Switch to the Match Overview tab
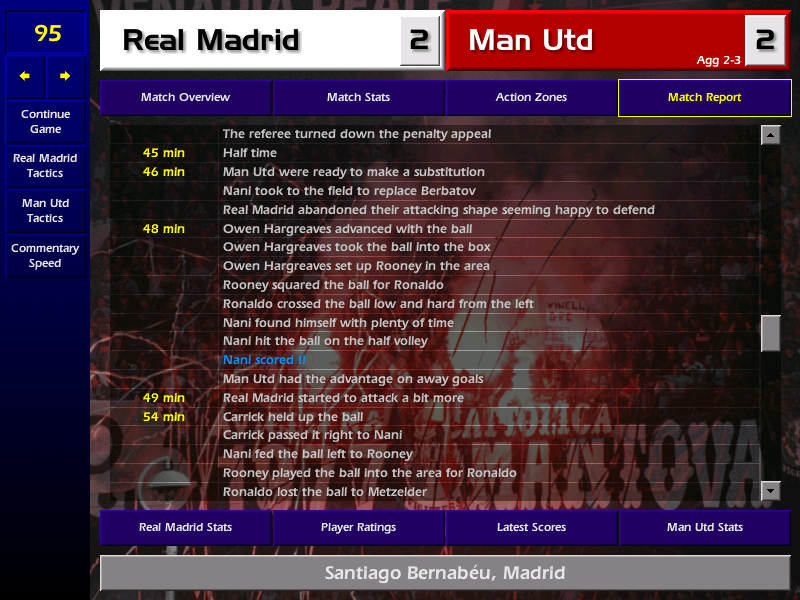Viewport: 800px width, 600px height. [x=185, y=97]
